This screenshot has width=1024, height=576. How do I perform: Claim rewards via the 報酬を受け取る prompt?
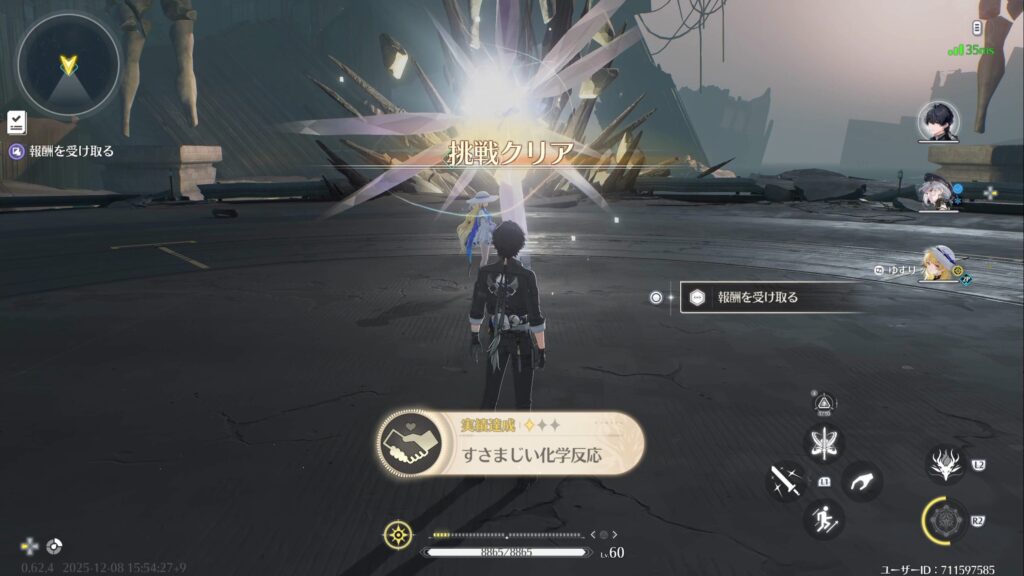(770, 297)
